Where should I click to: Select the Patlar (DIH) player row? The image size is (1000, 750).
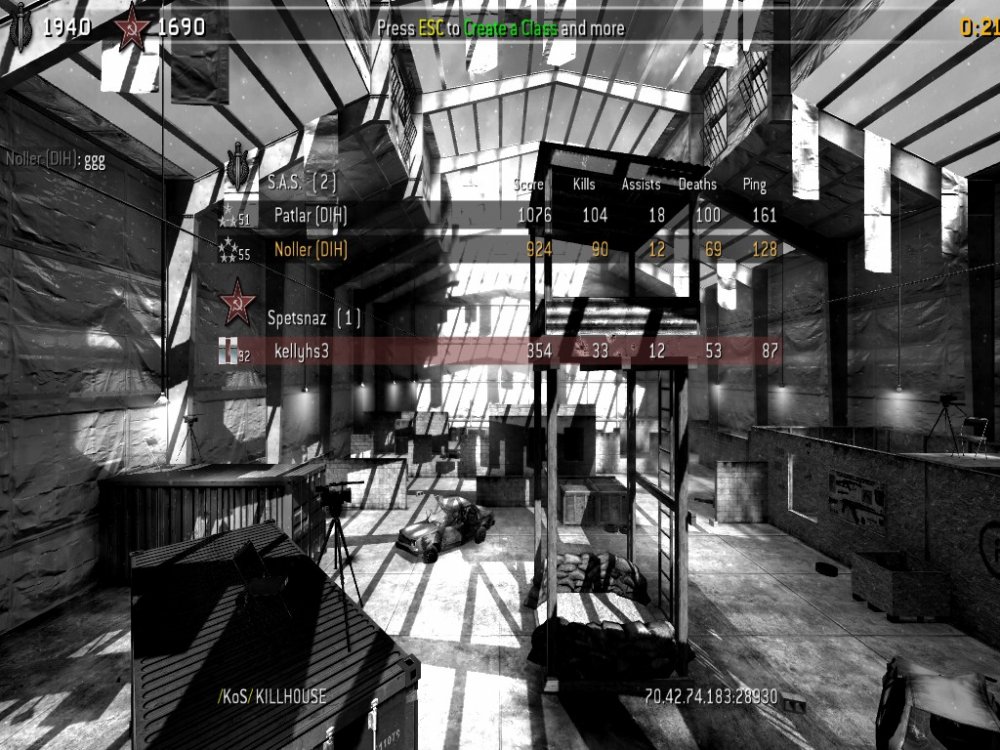coord(500,214)
